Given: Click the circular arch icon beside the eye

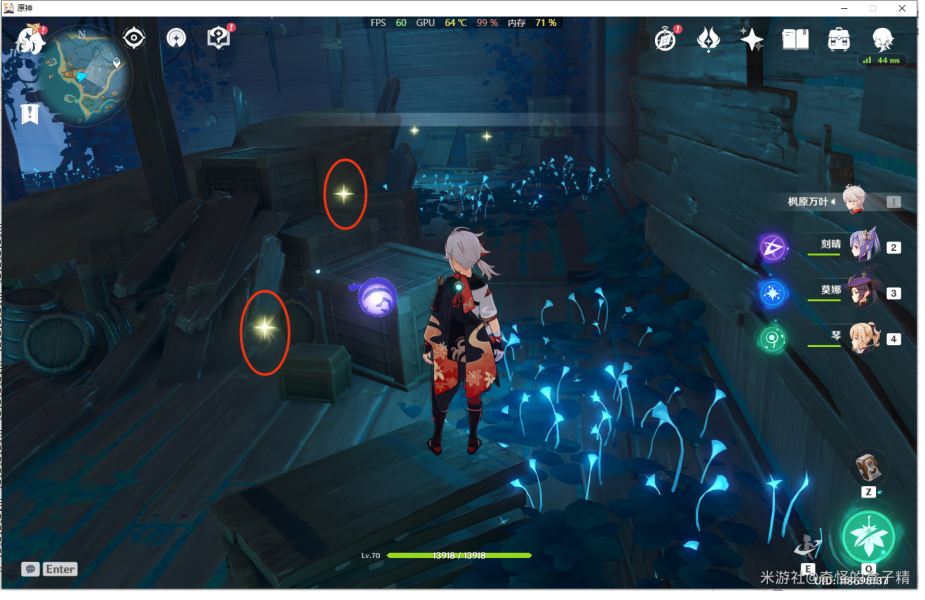Looking at the screenshot, I should [x=176, y=39].
